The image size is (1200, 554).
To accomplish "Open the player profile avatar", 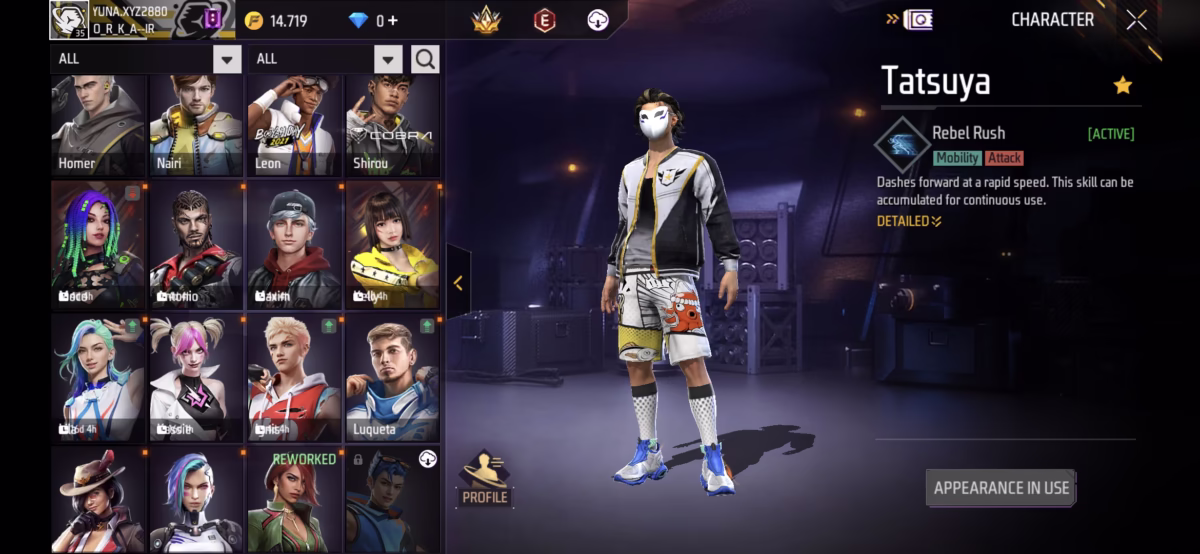I will coord(69,21).
